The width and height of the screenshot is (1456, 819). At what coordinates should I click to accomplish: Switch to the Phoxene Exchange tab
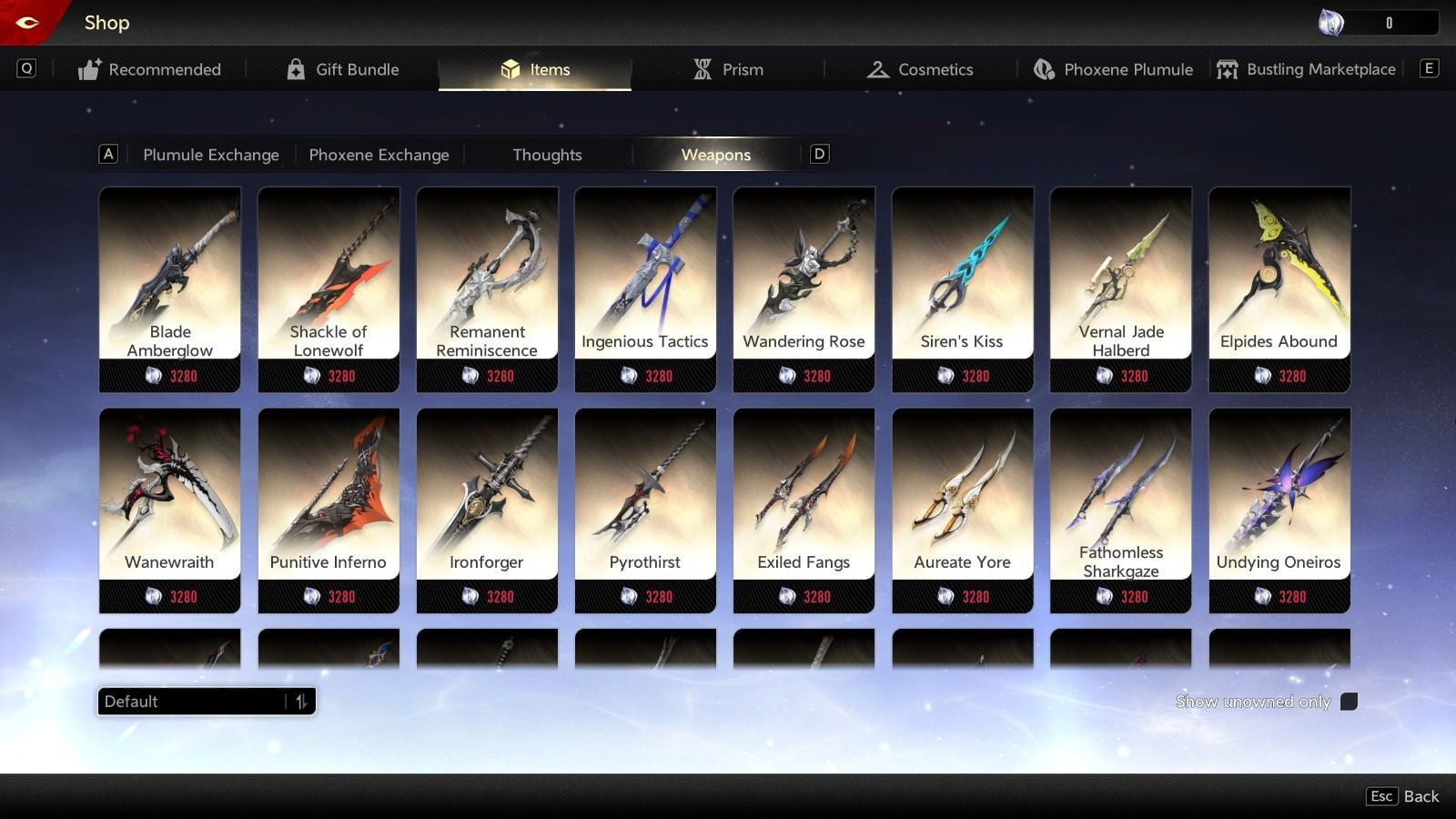click(379, 155)
